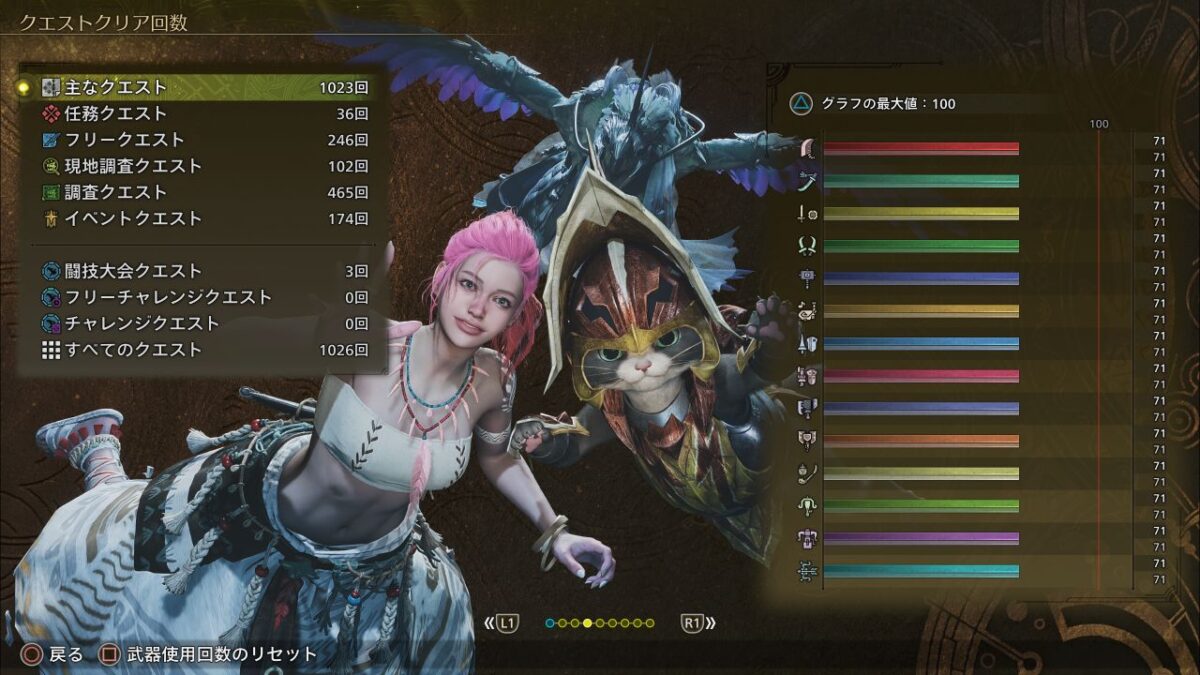Select the イベントクエスト row
This screenshot has width=1200, height=675.
200,218
